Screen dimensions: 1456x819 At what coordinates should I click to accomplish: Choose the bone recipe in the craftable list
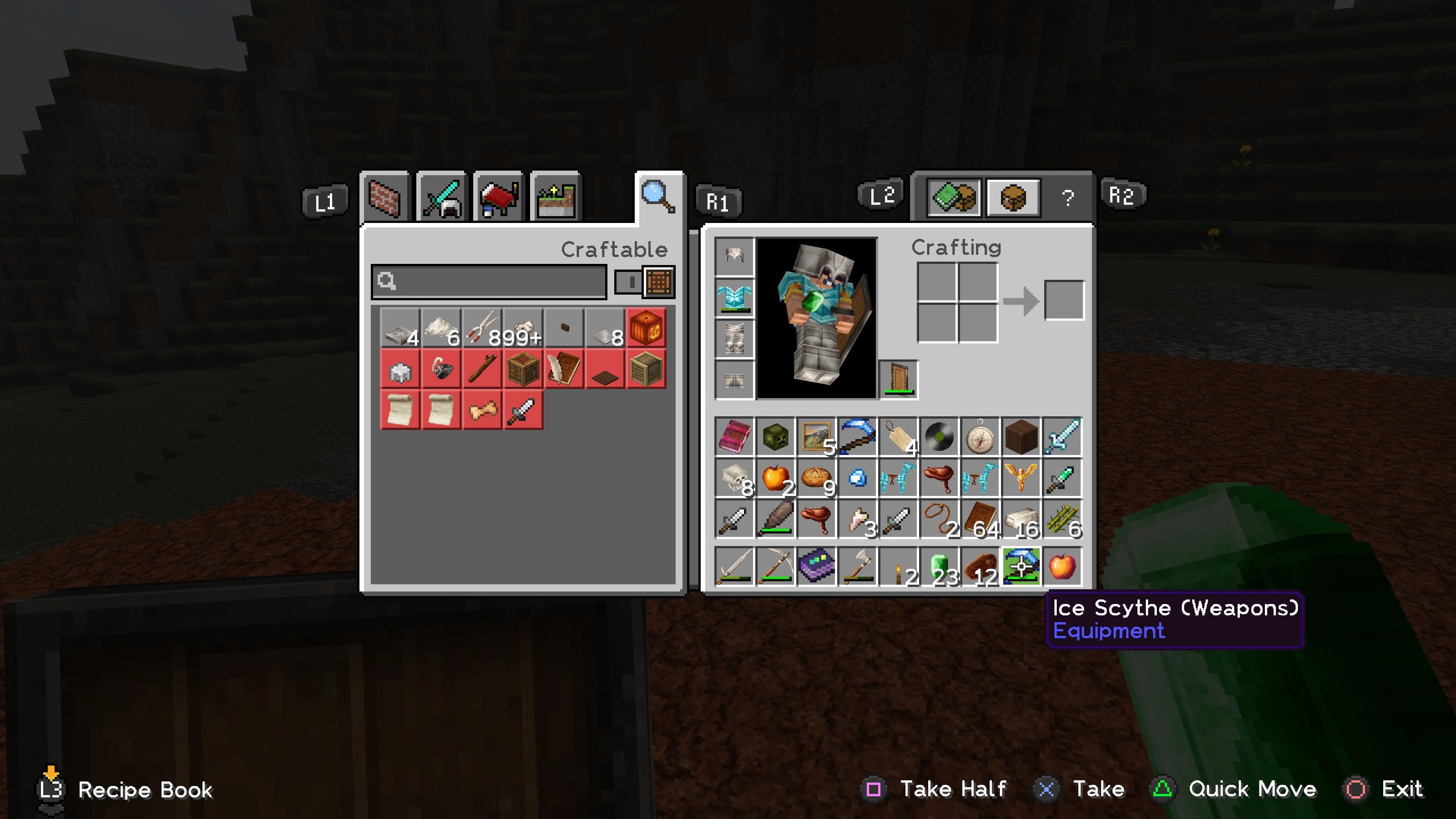482,410
